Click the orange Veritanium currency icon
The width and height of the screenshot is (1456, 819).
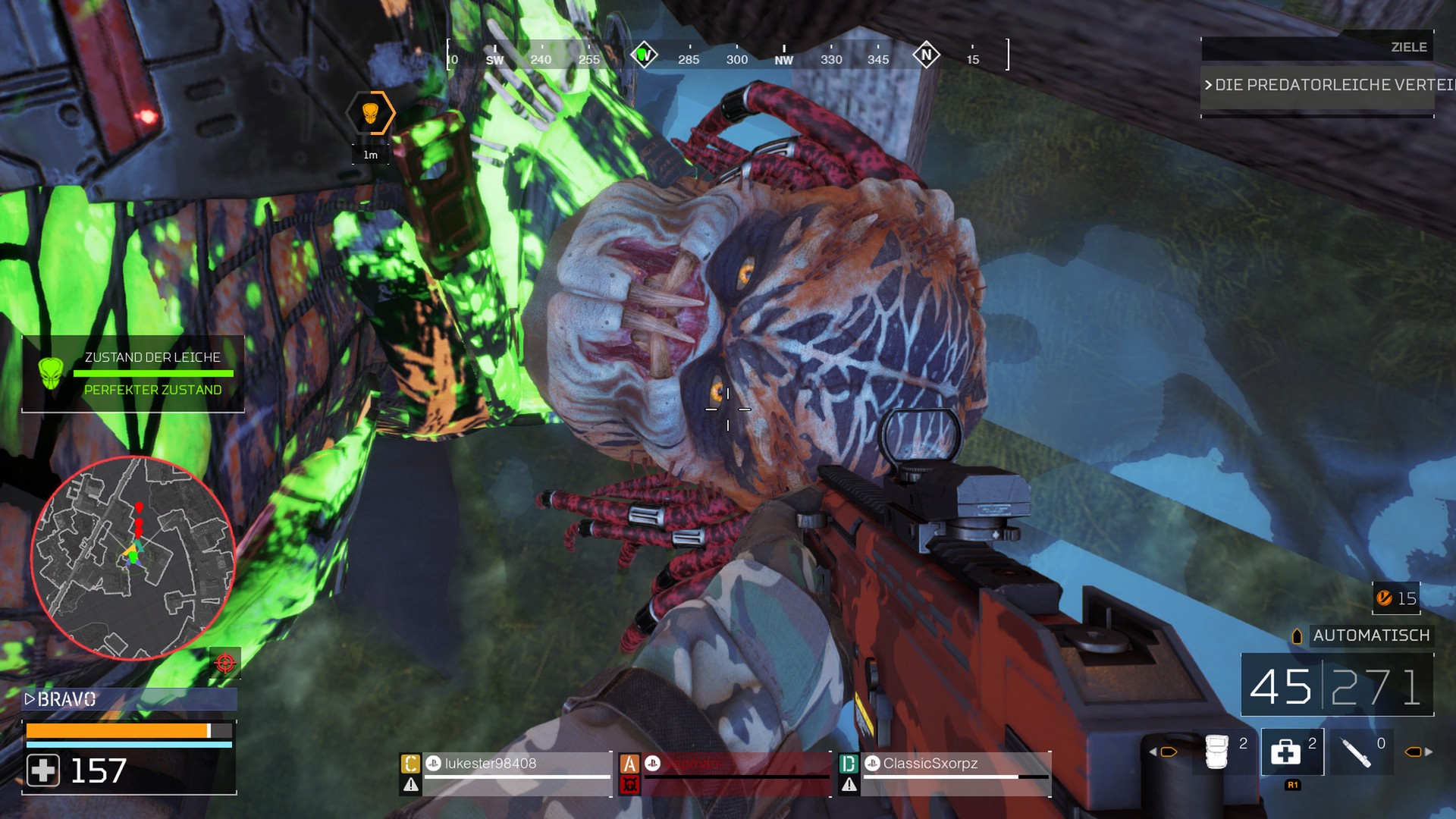coord(1384,598)
